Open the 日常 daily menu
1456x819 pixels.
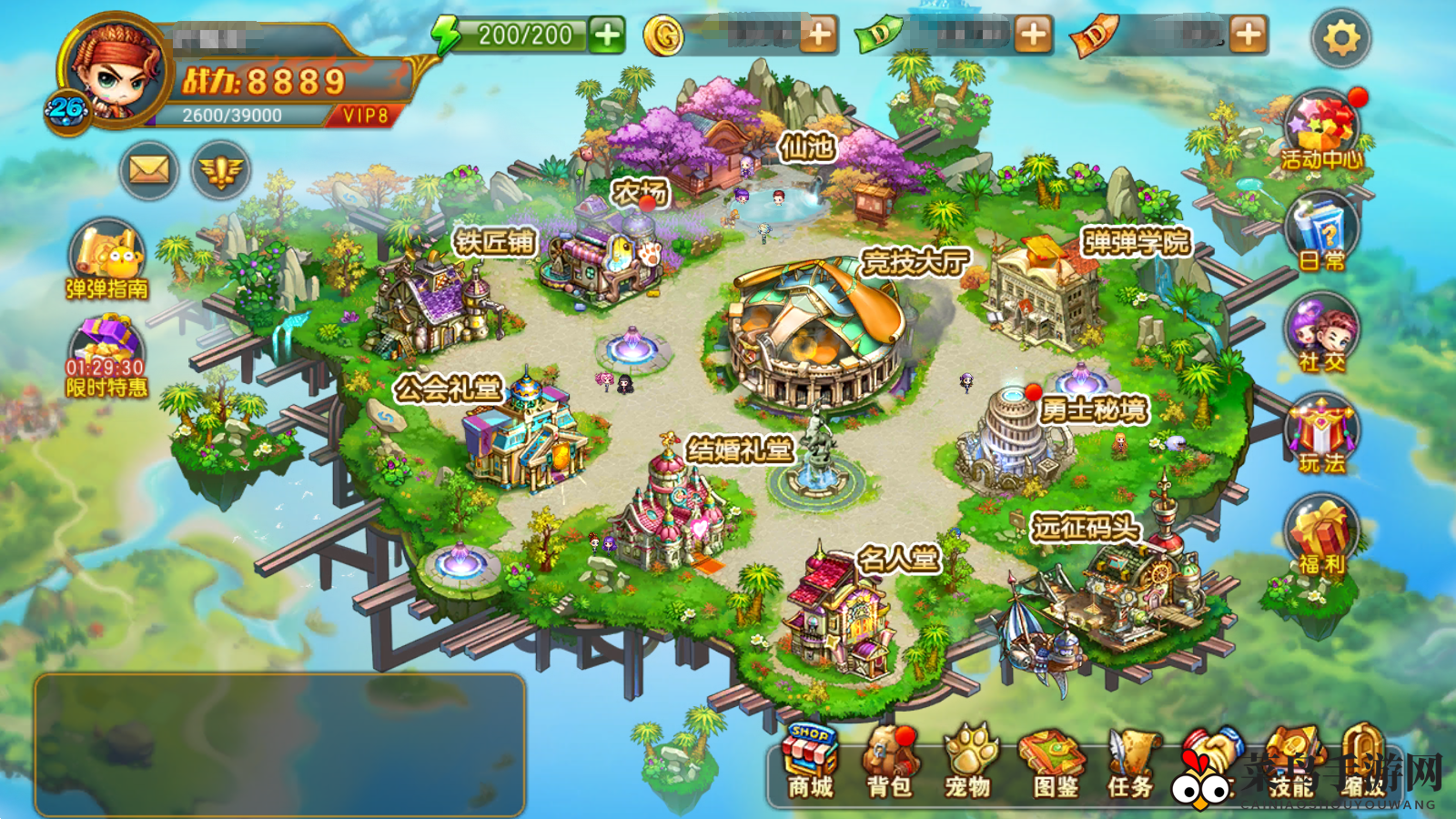click(x=1322, y=235)
